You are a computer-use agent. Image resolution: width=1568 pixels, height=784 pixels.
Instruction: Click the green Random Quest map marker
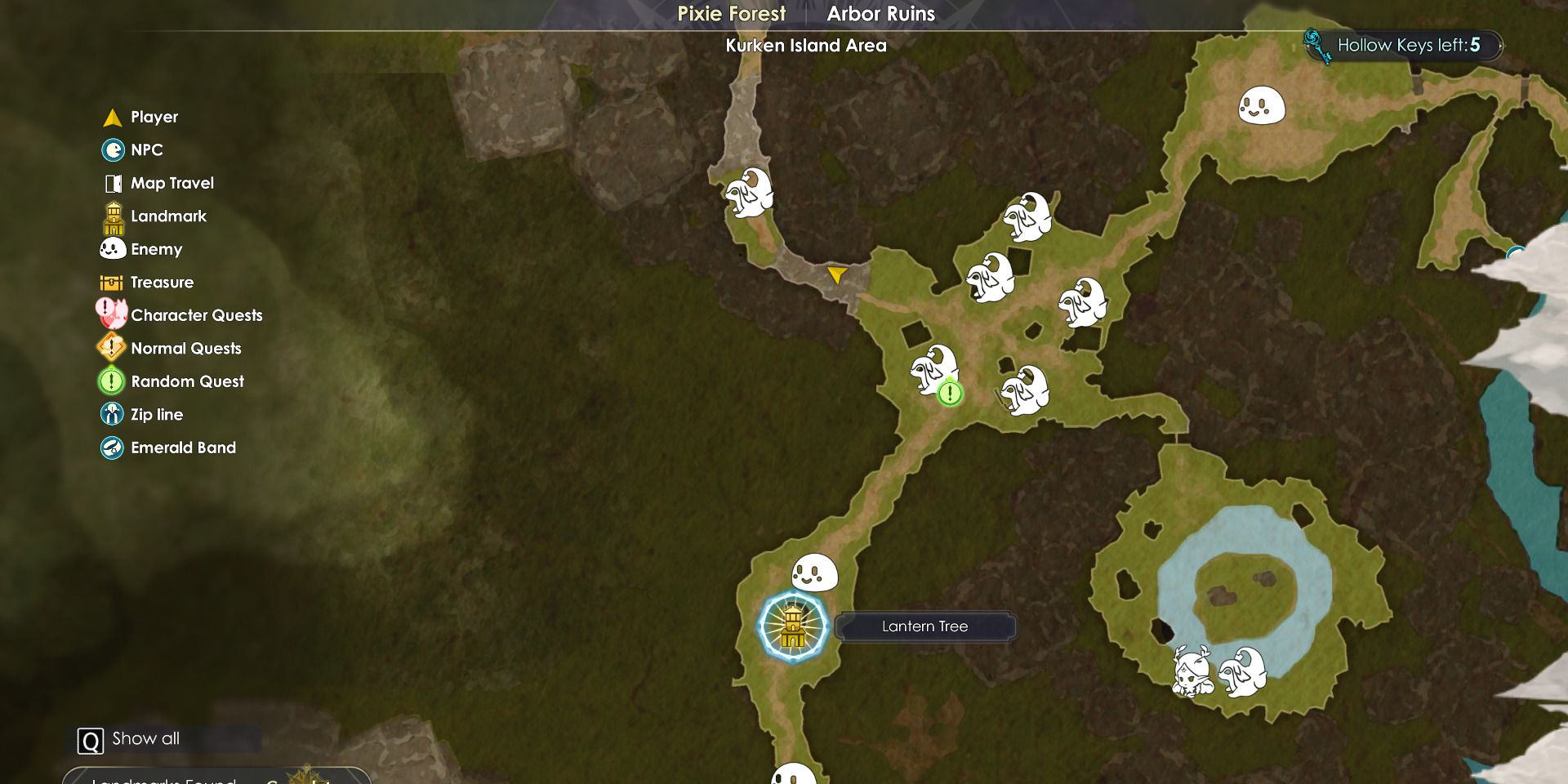(x=950, y=394)
